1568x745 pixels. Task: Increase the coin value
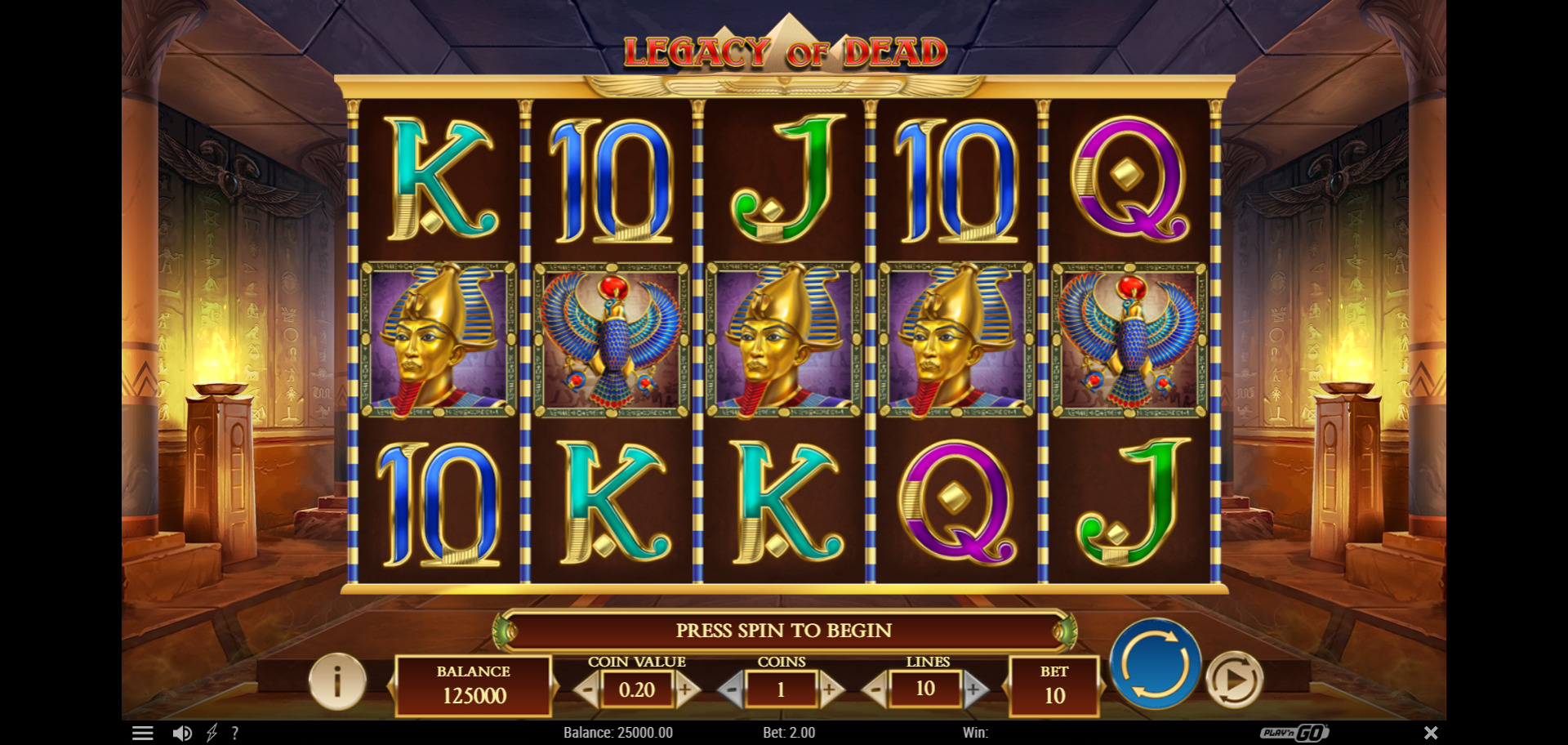[687, 690]
